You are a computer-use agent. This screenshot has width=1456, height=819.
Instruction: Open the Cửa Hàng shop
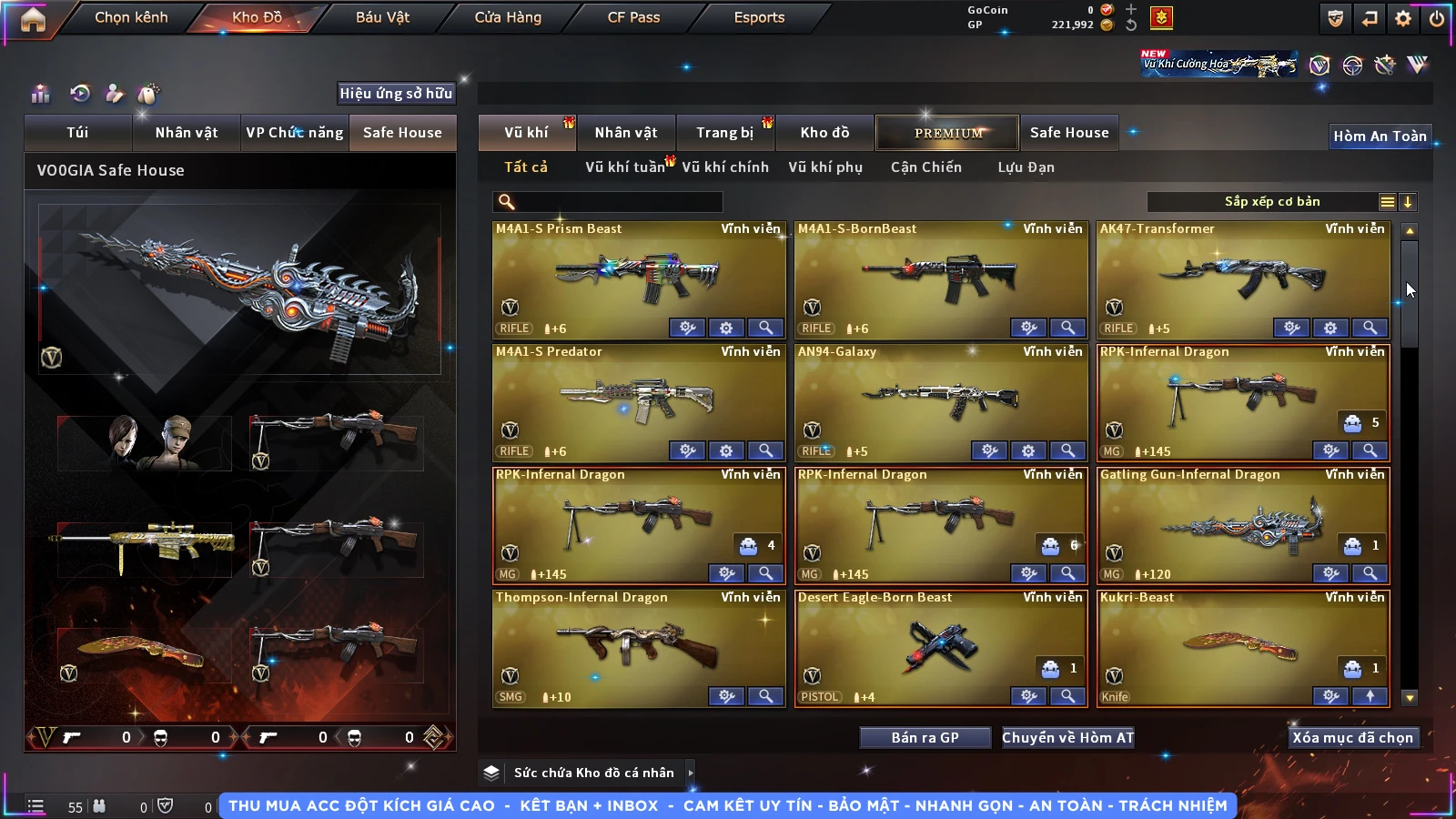click(508, 17)
